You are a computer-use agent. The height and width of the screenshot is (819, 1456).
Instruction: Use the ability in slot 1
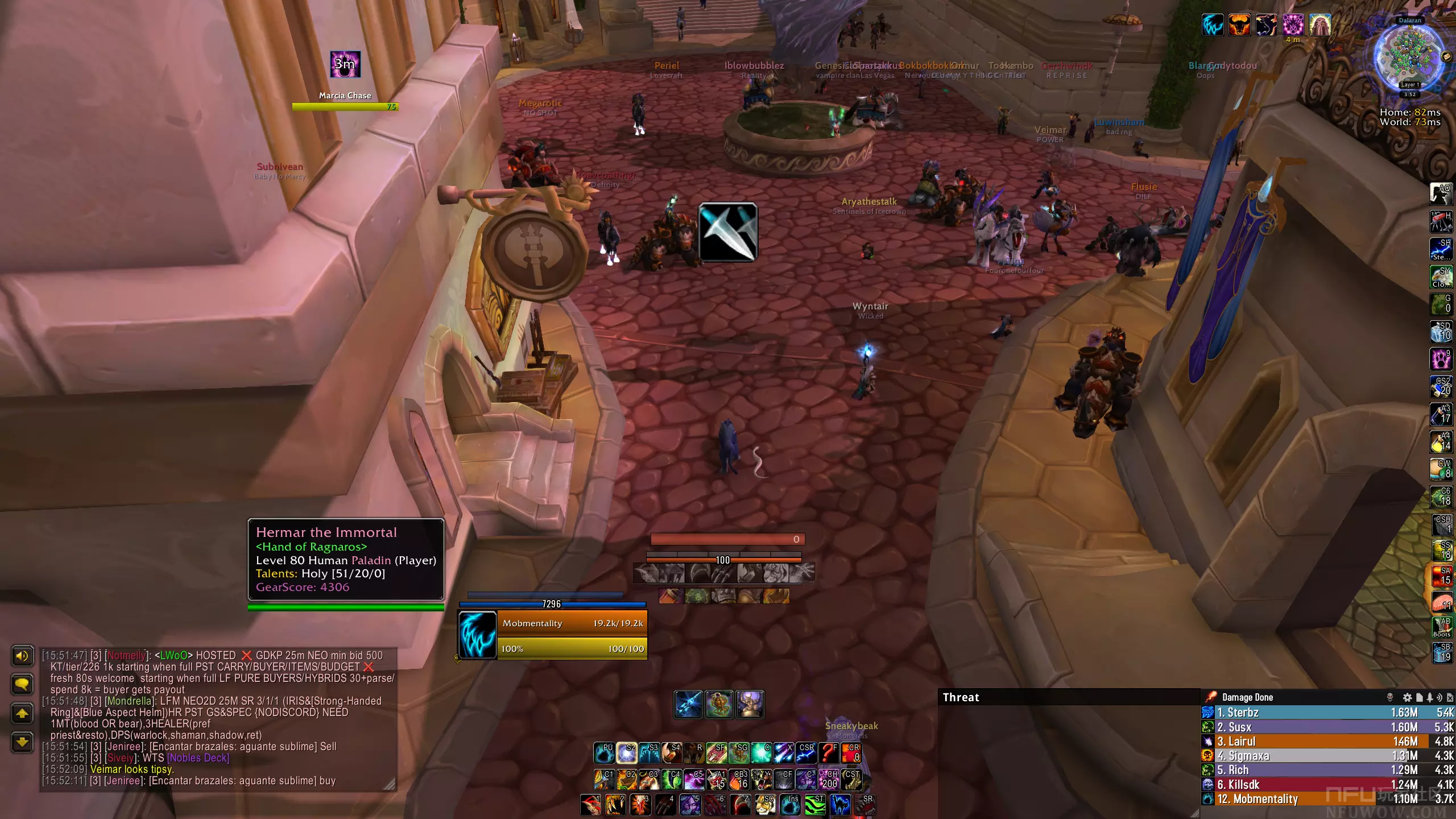click(x=591, y=805)
